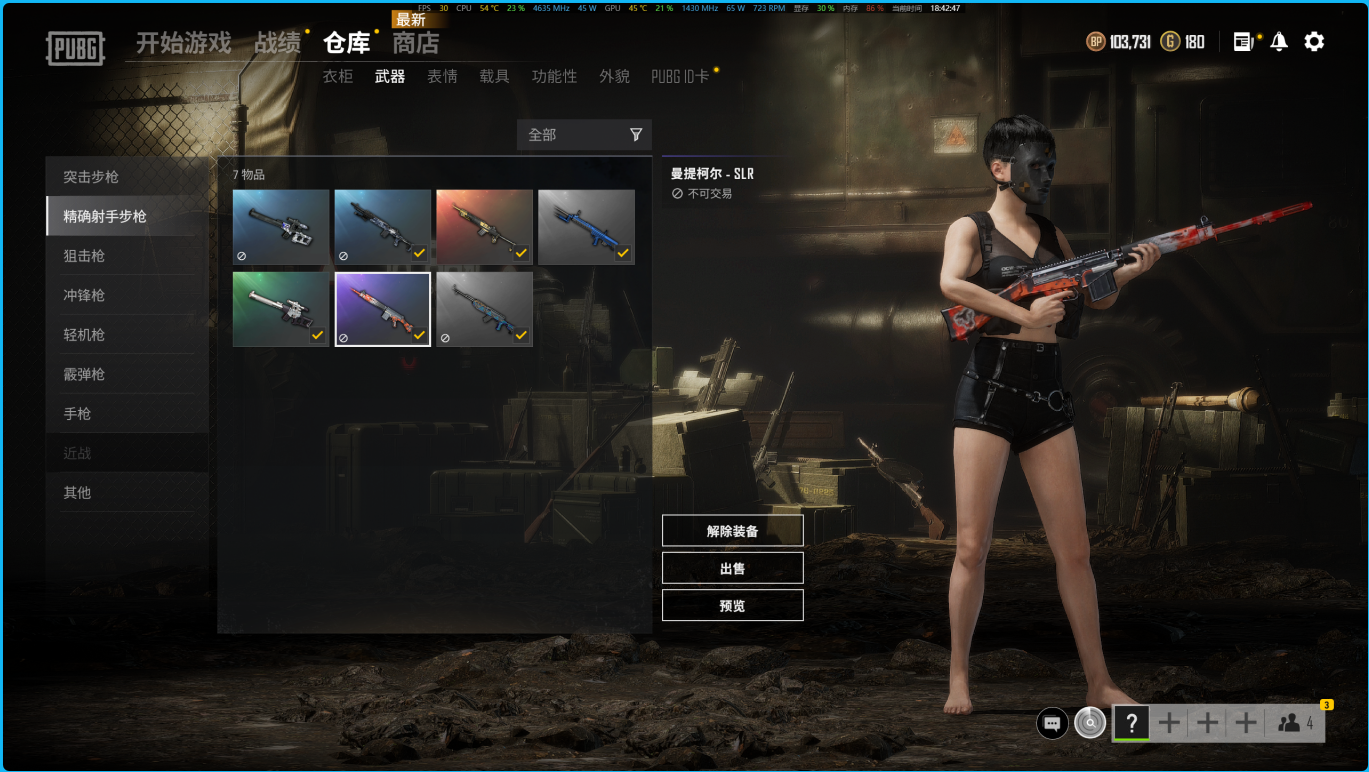Select the 狙击枪 category
1369x772 pixels.
pyautogui.click(x=84, y=256)
